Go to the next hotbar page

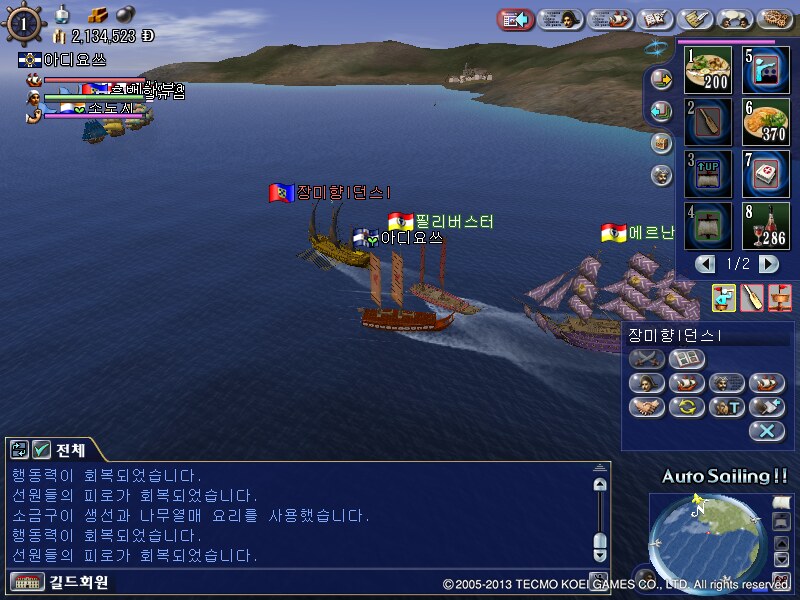[768, 264]
